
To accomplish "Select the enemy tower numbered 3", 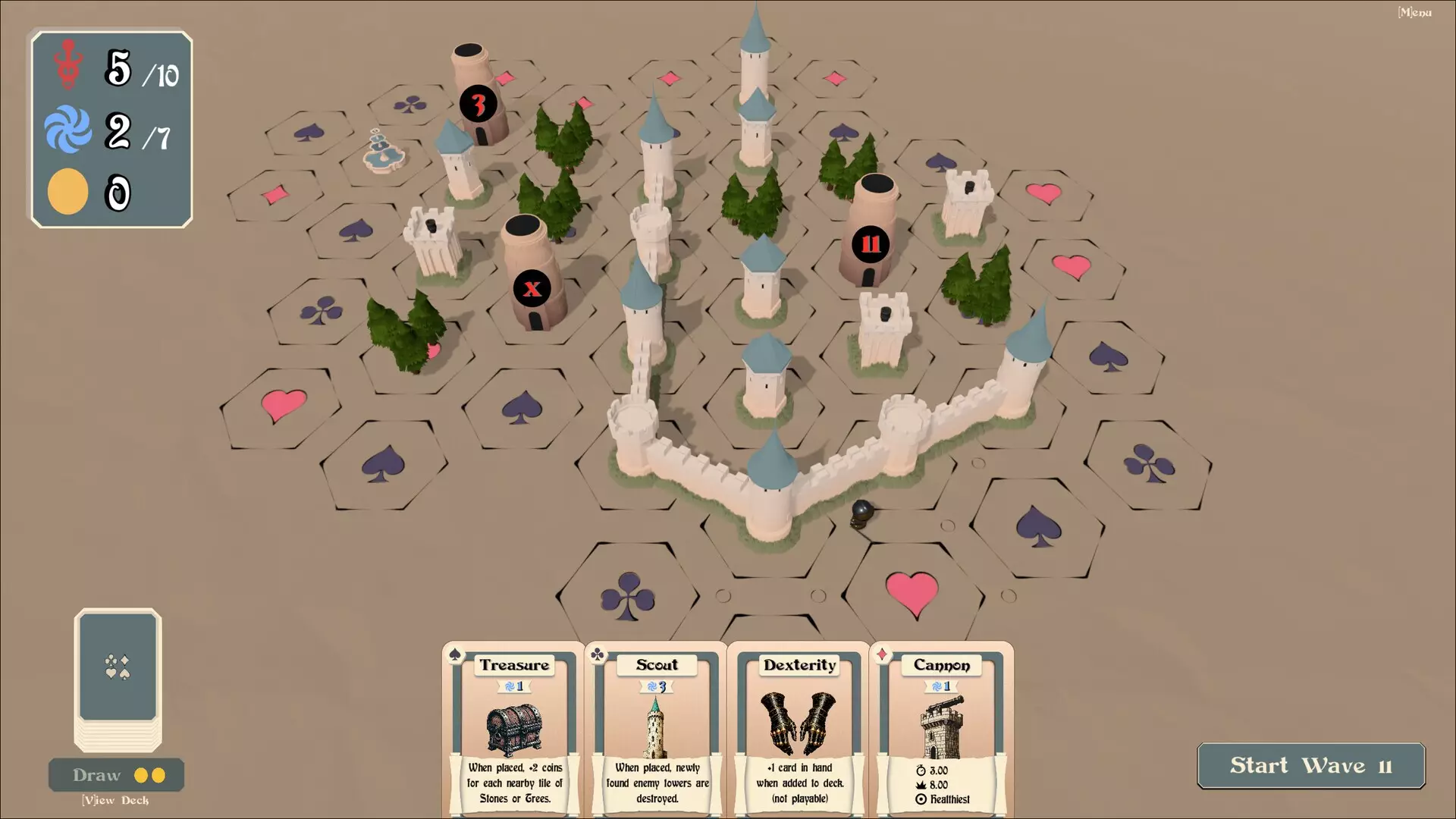I will [479, 99].
